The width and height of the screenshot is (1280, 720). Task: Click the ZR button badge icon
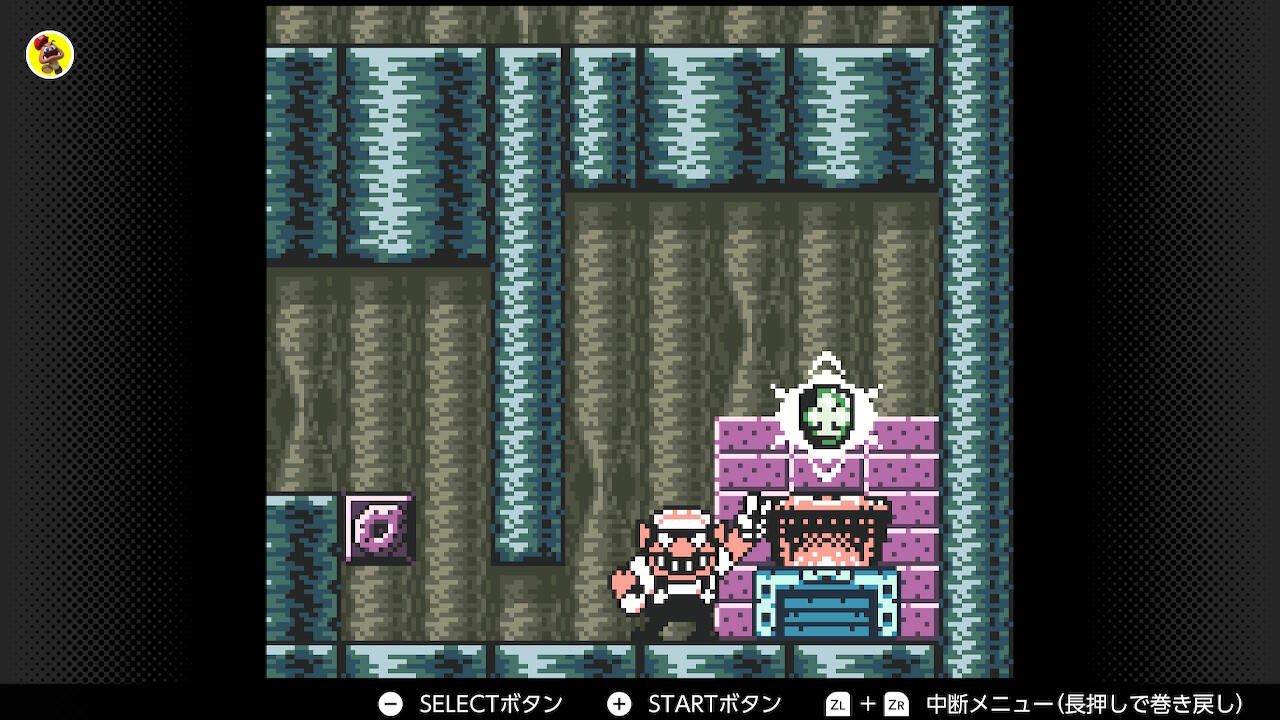(x=896, y=702)
